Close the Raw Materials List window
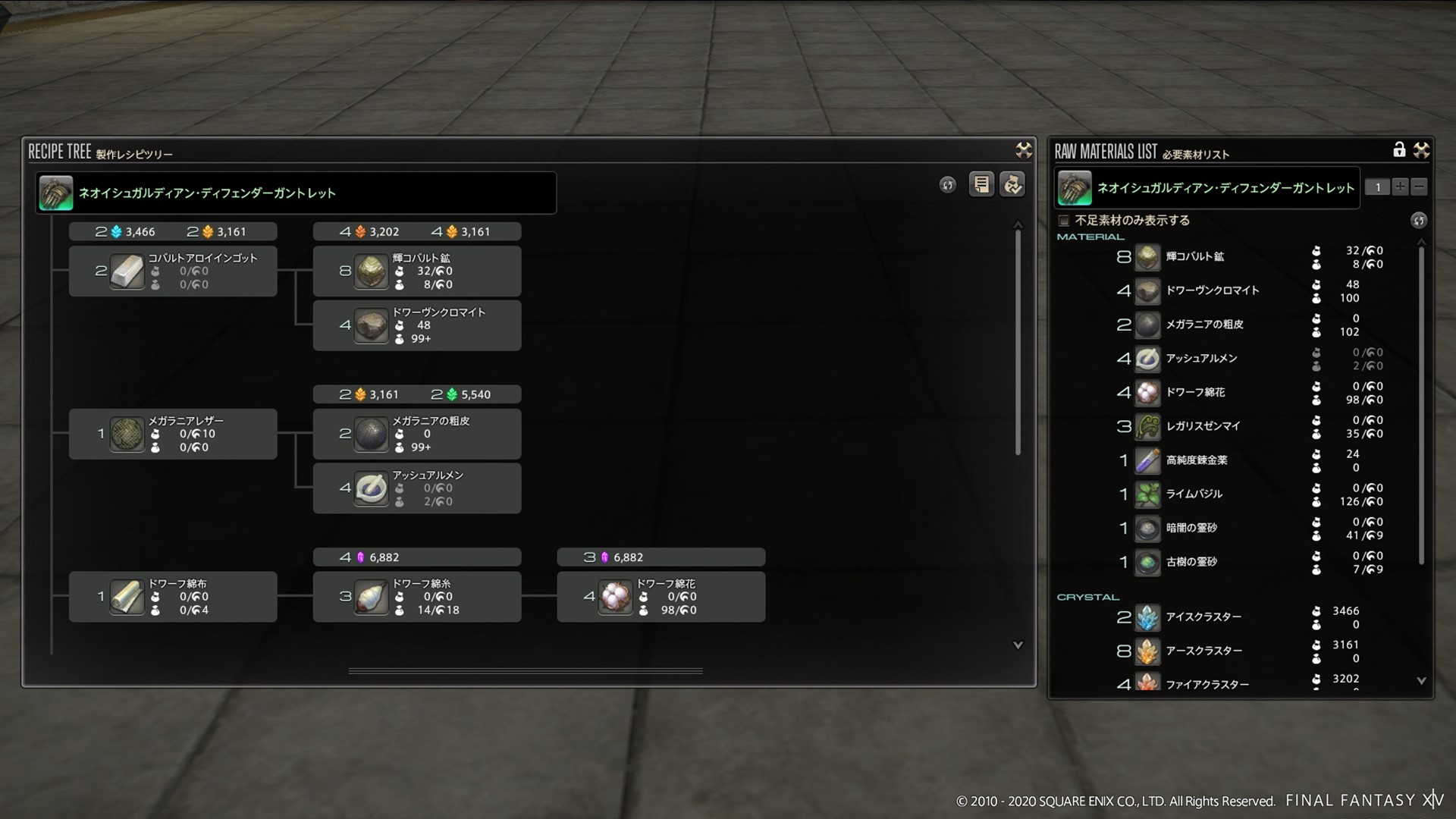1456x819 pixels. (x=1421, y=150)
